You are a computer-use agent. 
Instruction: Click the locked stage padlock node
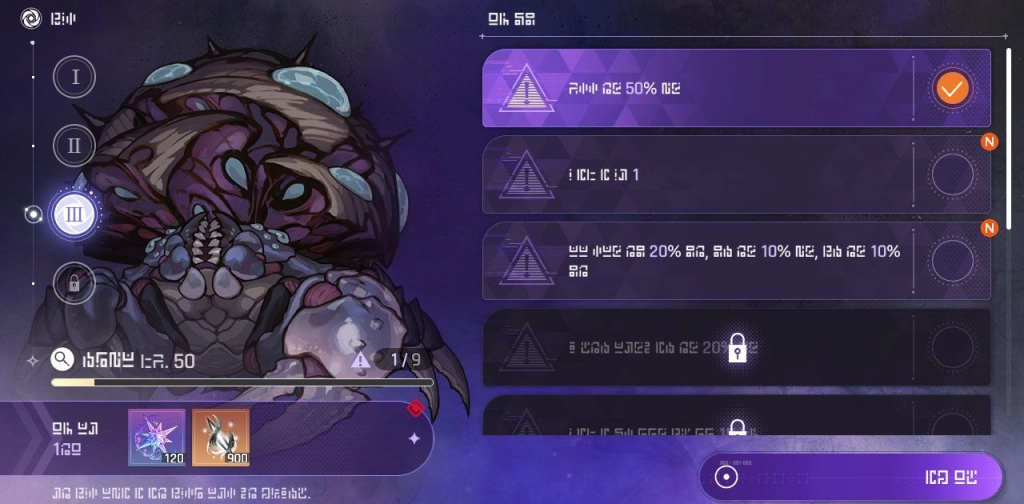[x=75, y=283]
